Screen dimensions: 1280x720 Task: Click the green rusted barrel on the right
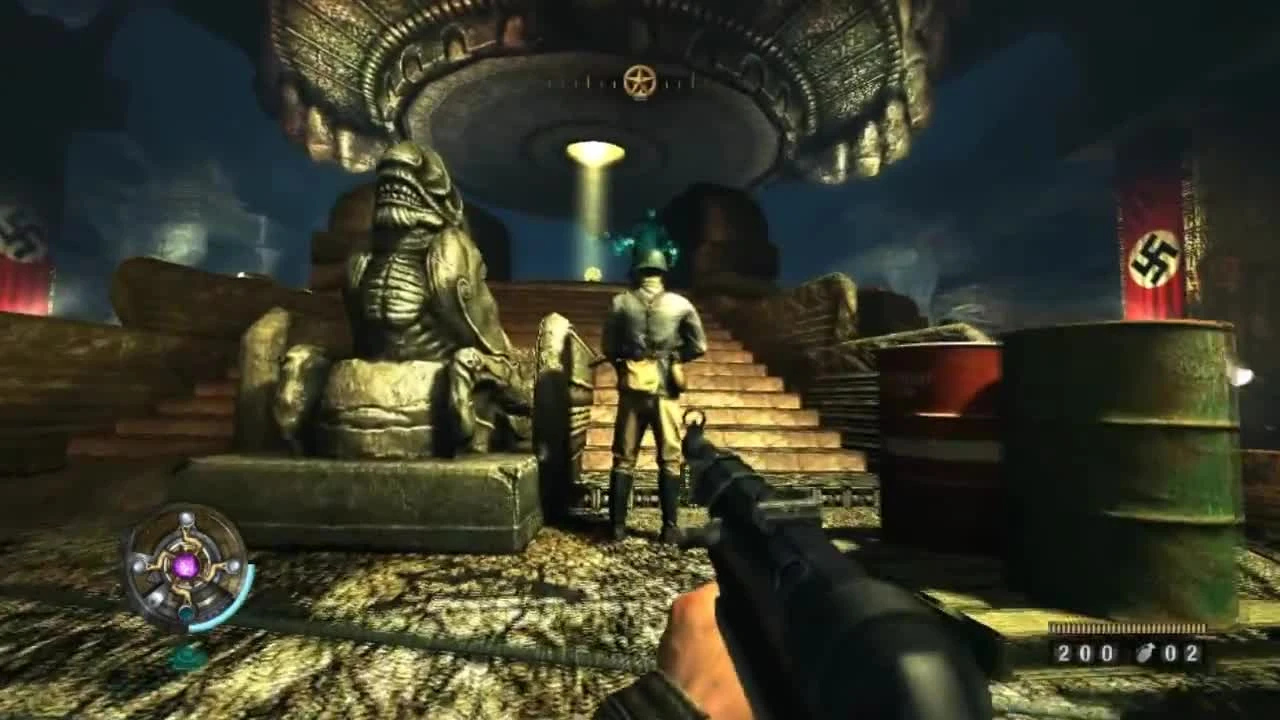pyautogui.click(x=1120, y=470)
